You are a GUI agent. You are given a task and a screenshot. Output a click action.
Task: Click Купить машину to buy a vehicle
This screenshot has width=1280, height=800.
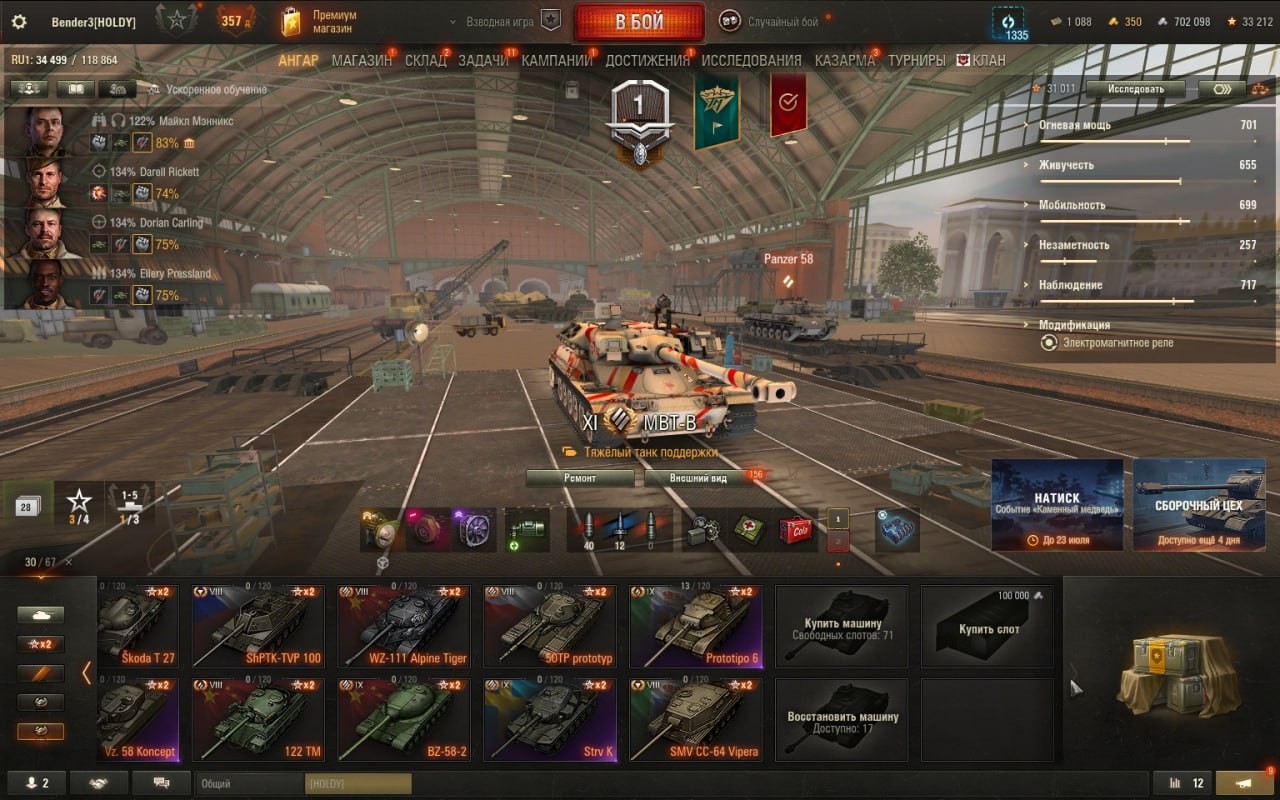pos(842,627)
